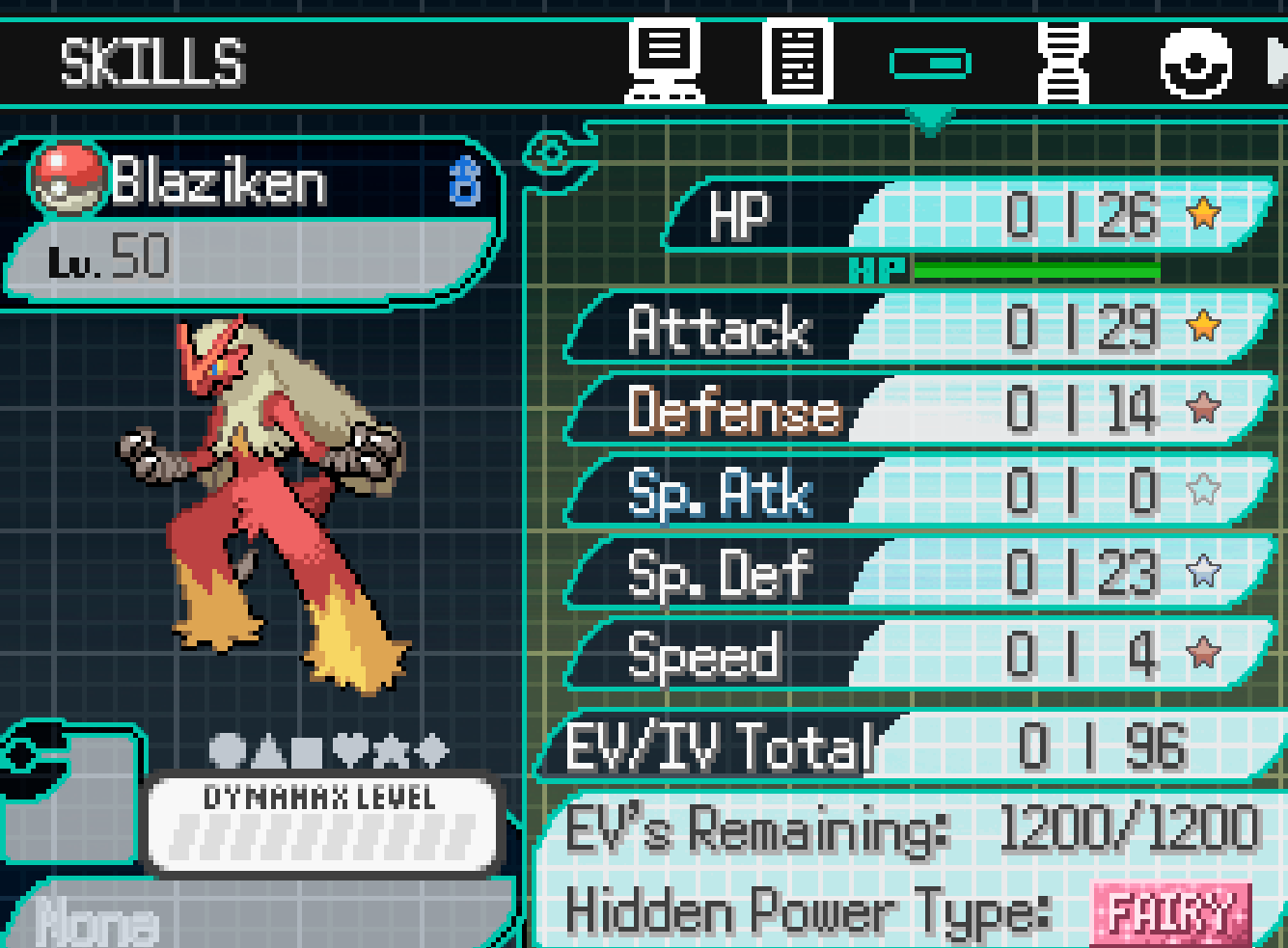Viewport: 1288px width, 948px height.
Task: Open the DNA helix tab
Action: click(x=1062, y=61)
